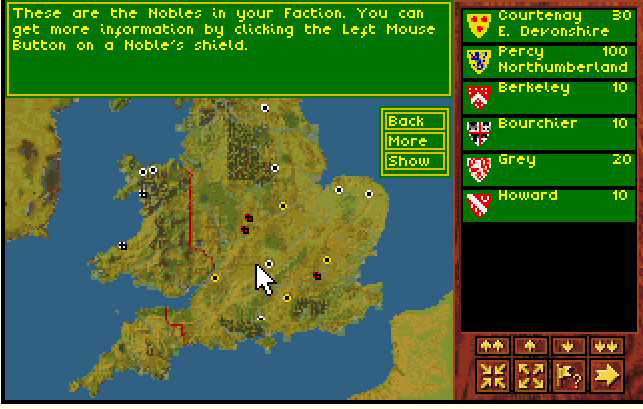The image size is (643, 409).
Task: Click the flag with question mark icon
Action: 567,376
